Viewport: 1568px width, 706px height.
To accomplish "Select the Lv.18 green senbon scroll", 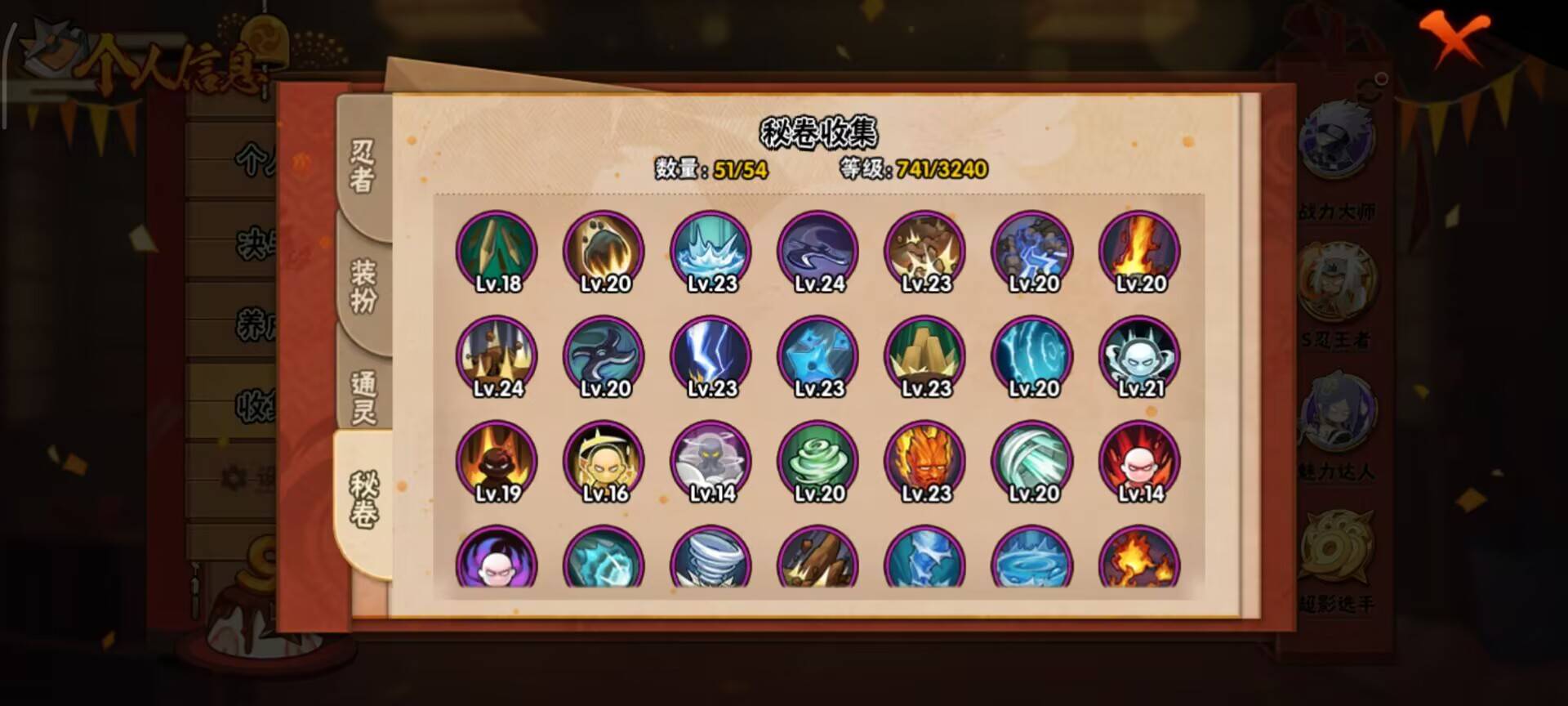I will (497, 251).
